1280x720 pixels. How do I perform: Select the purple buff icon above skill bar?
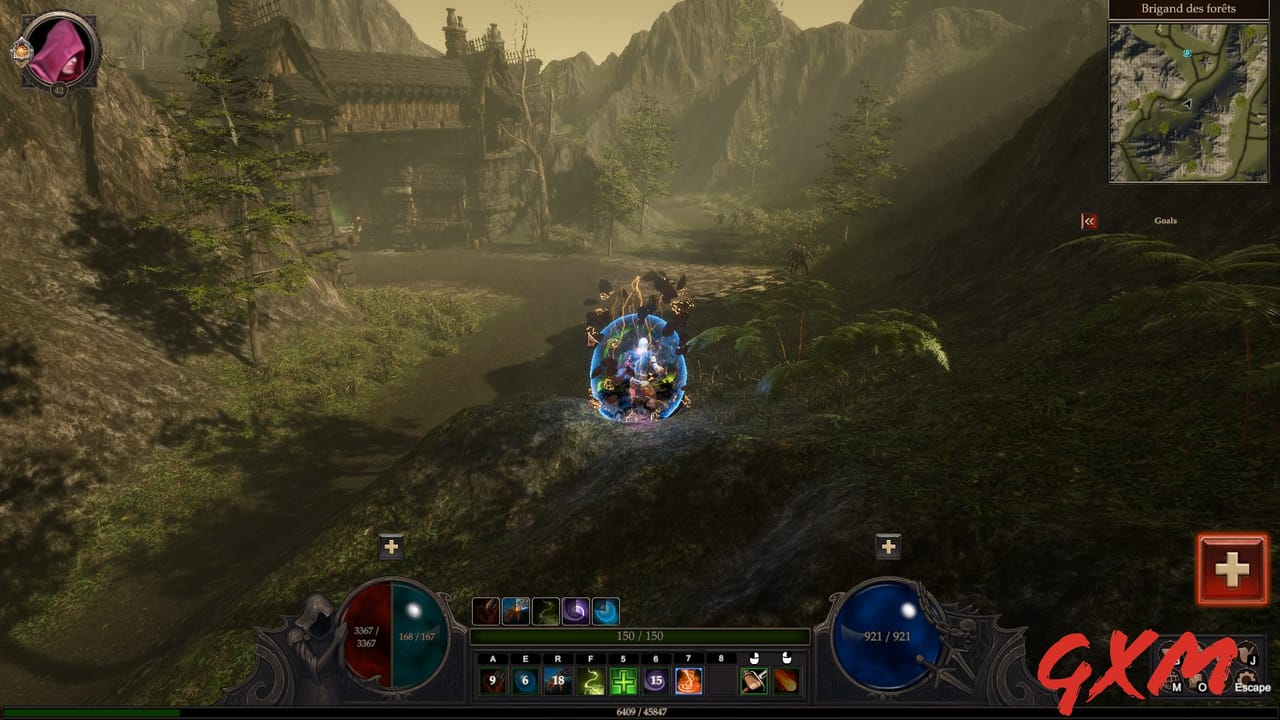coord(578,610)
